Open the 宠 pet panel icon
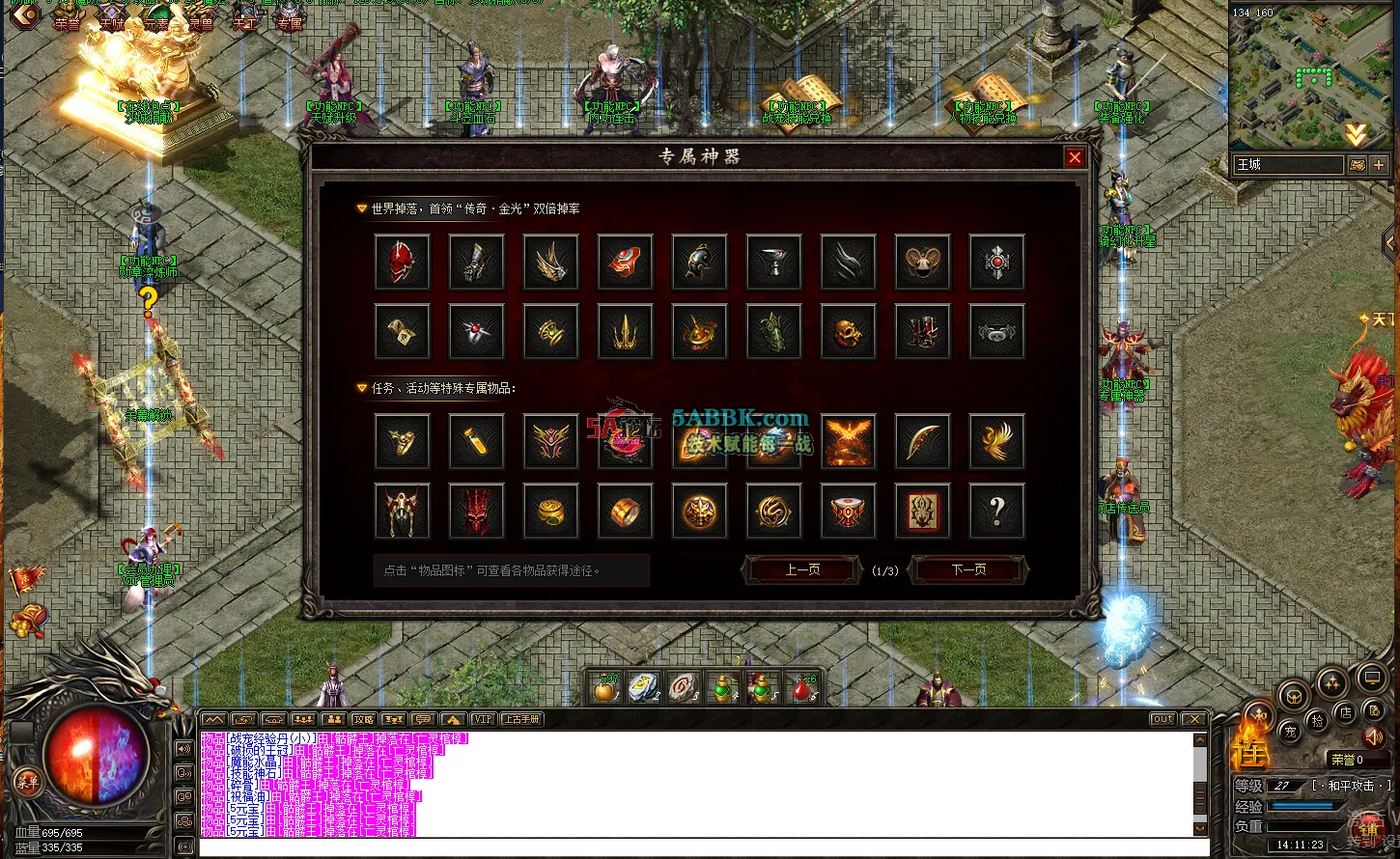The width and height of the screenshot is (1400, 859). [1292, 733]
